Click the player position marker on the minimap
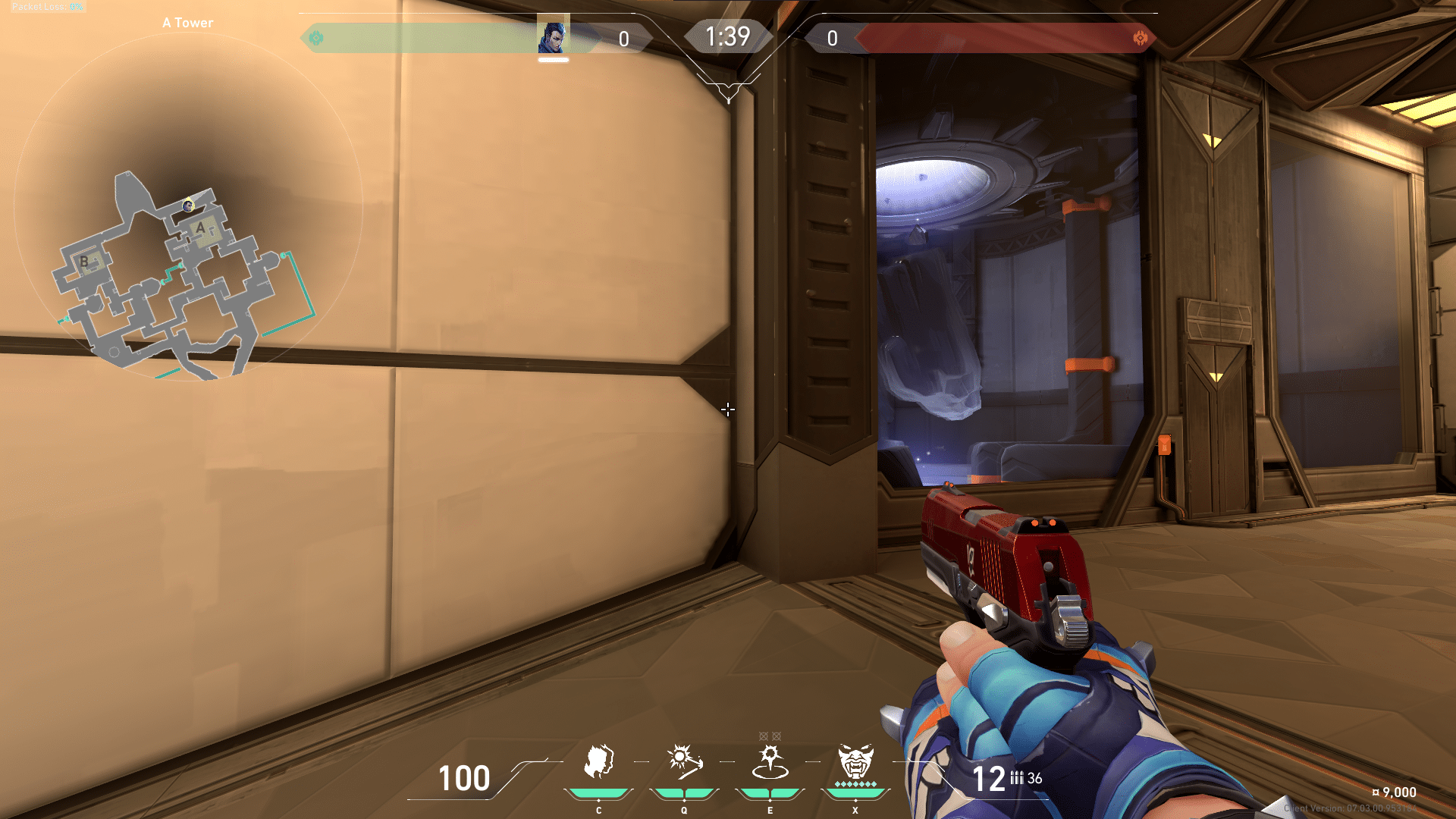Viewport: 1456px width, 819px height. coord(188,205)
